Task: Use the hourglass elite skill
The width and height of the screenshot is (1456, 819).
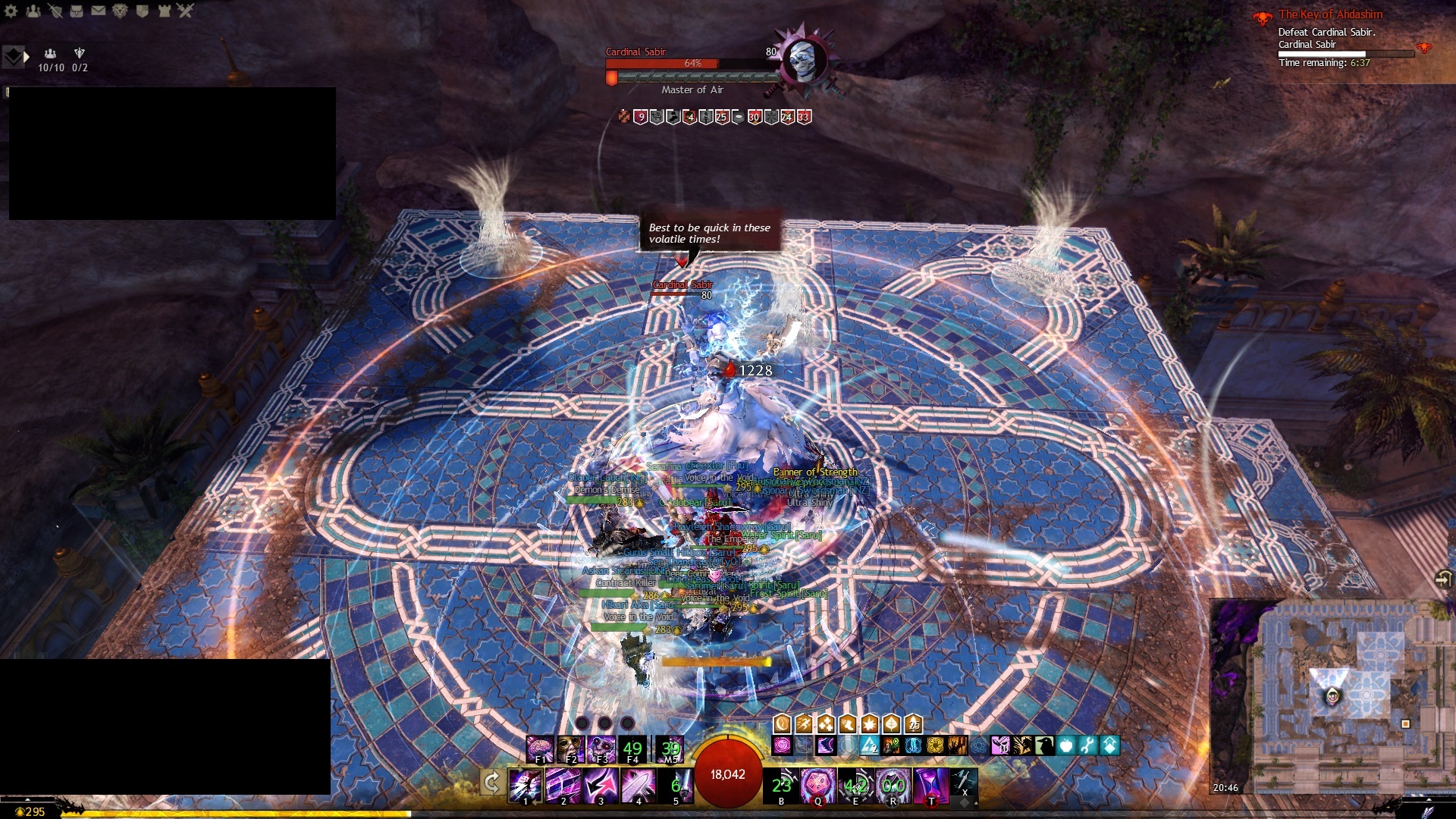Action: pos(930,785)
